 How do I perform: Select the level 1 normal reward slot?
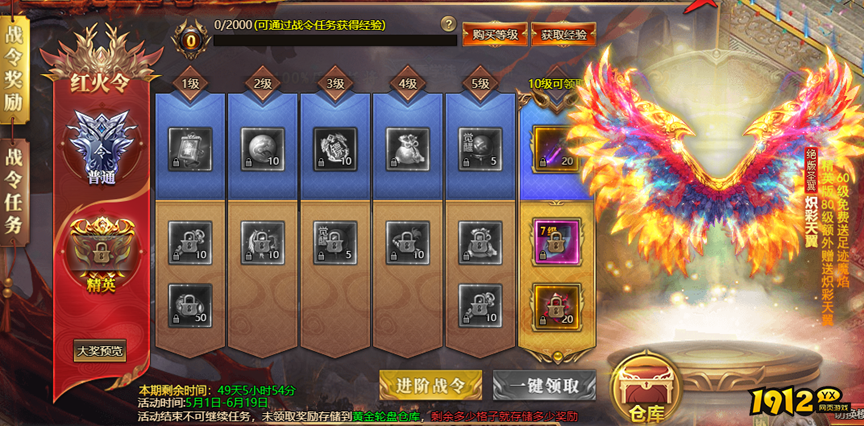pyautogui.click(x=190, y=147)
